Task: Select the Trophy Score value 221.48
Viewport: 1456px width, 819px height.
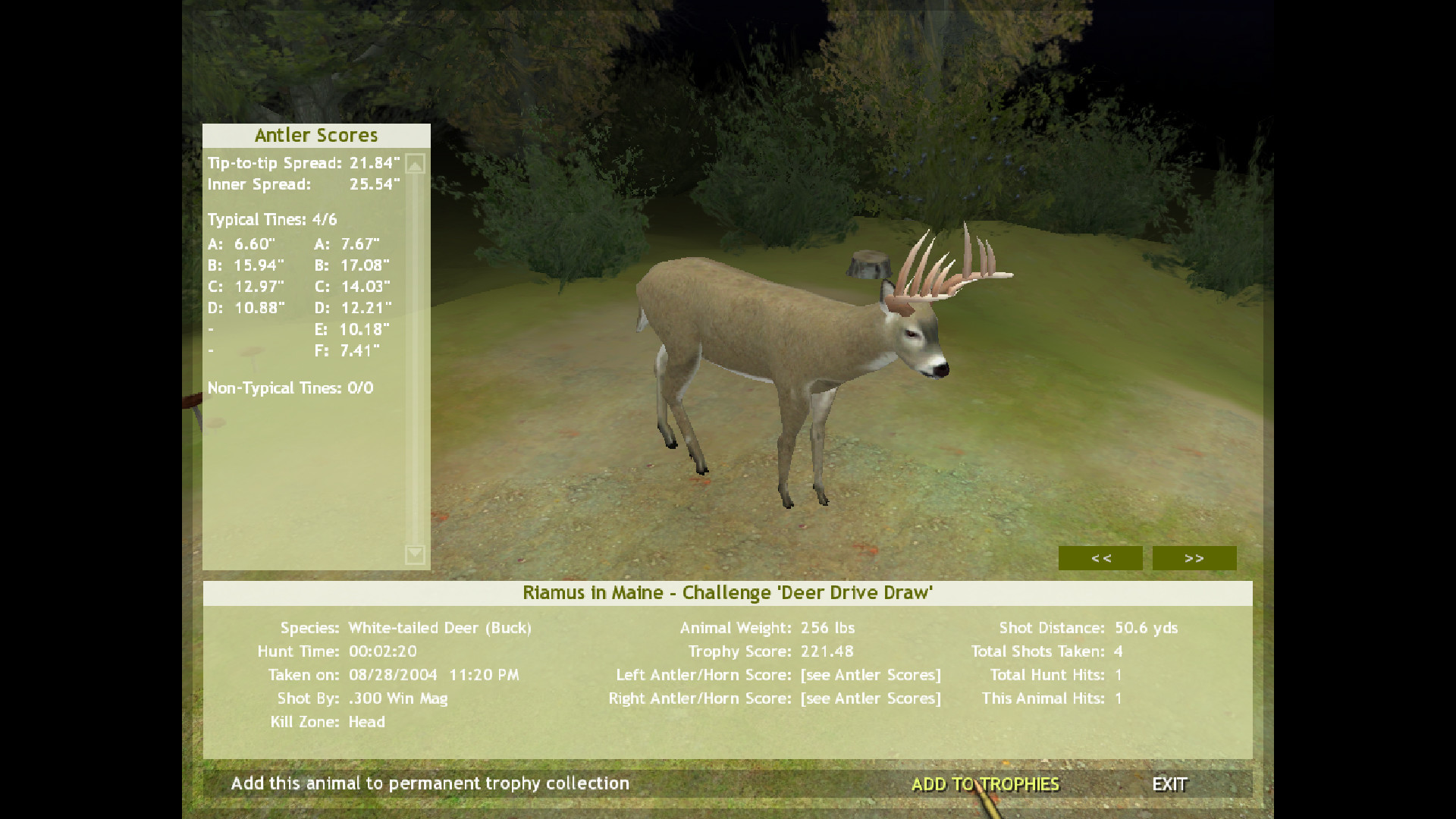Action: point(826,651)
